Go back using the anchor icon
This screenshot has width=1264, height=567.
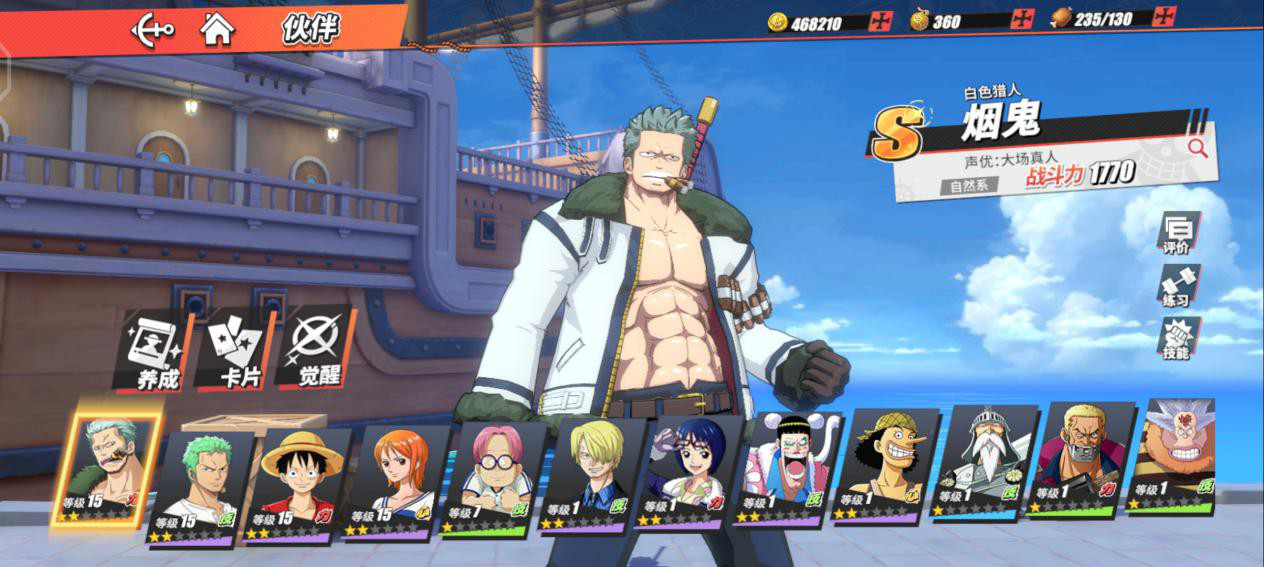tap(152, 29)
